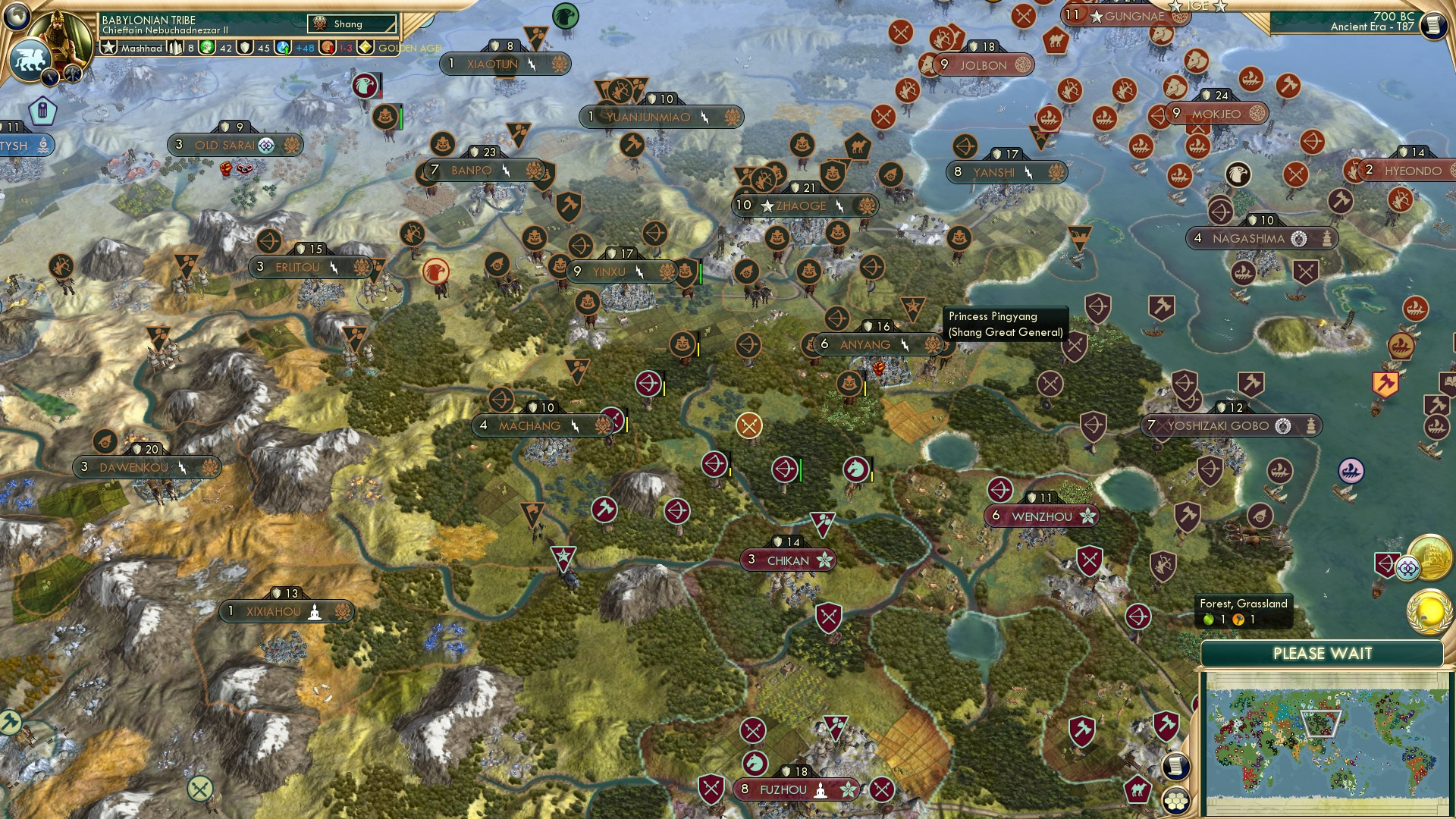Image resolution: width=1456 pixels, height=819 pixels.
Task: Click the PLEASE WAIT button
Action: 1325,652
